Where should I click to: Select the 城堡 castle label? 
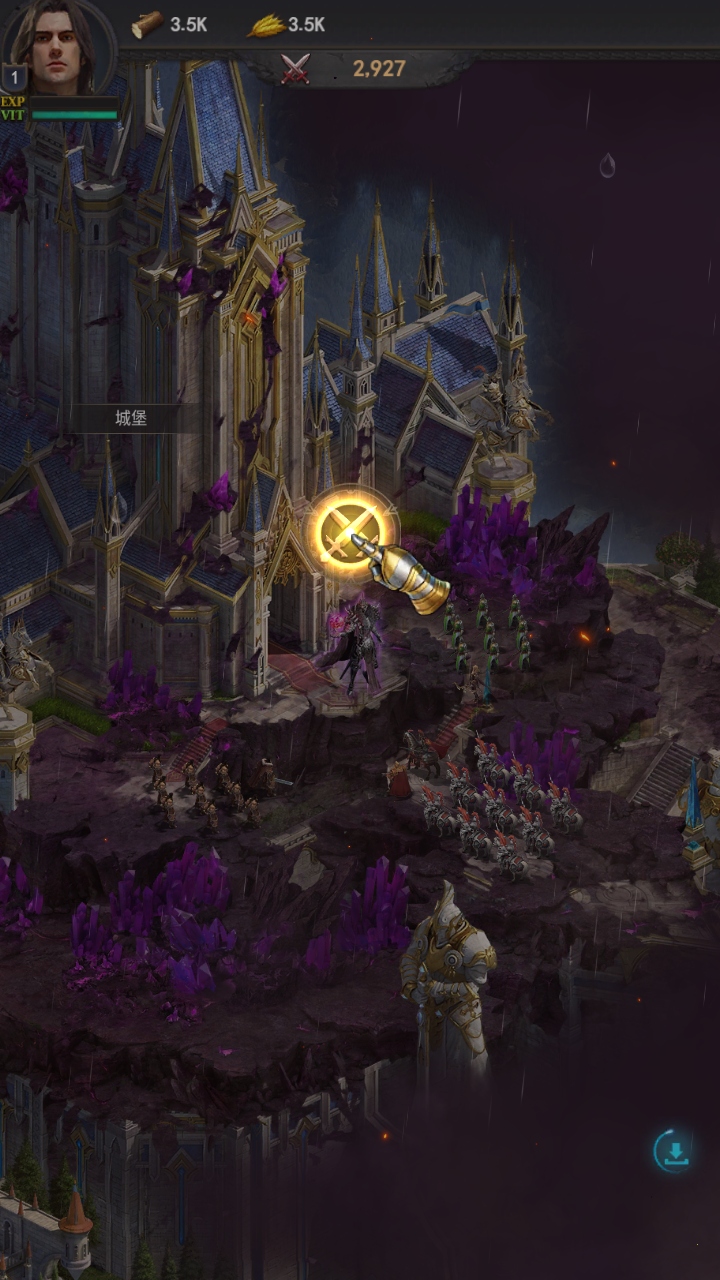pos(131,419)
